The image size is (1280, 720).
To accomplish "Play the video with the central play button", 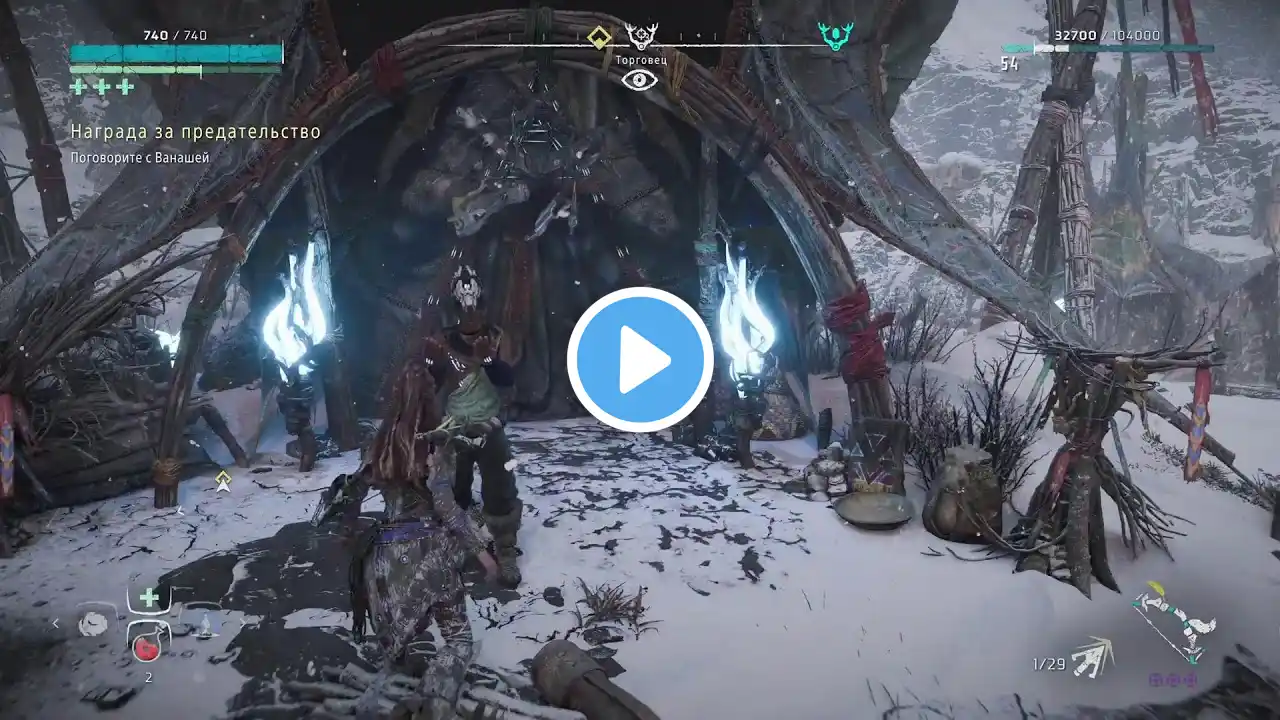I will (640, 360).
